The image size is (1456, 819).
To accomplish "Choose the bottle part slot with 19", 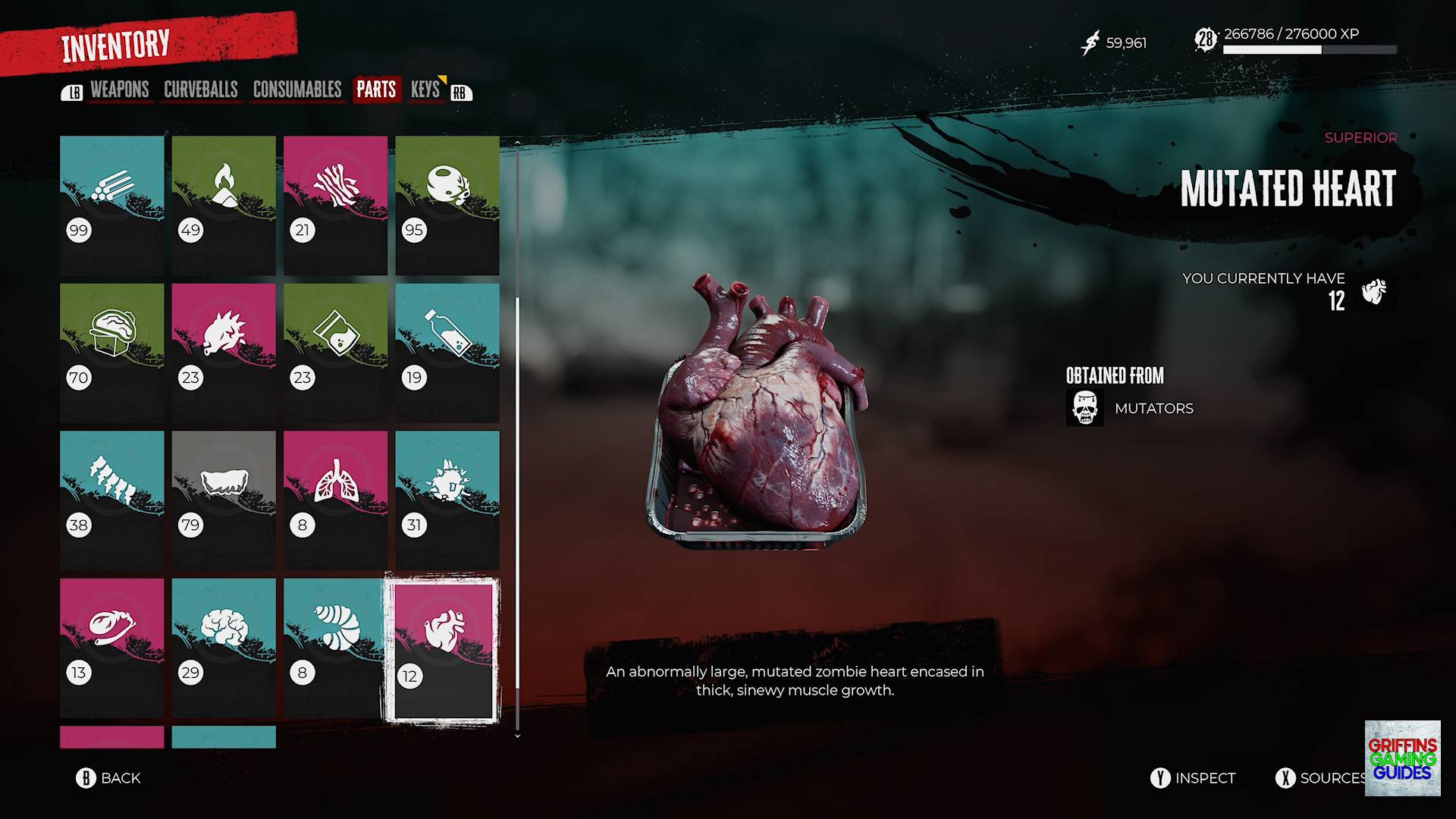I will [x=447, y=353].
